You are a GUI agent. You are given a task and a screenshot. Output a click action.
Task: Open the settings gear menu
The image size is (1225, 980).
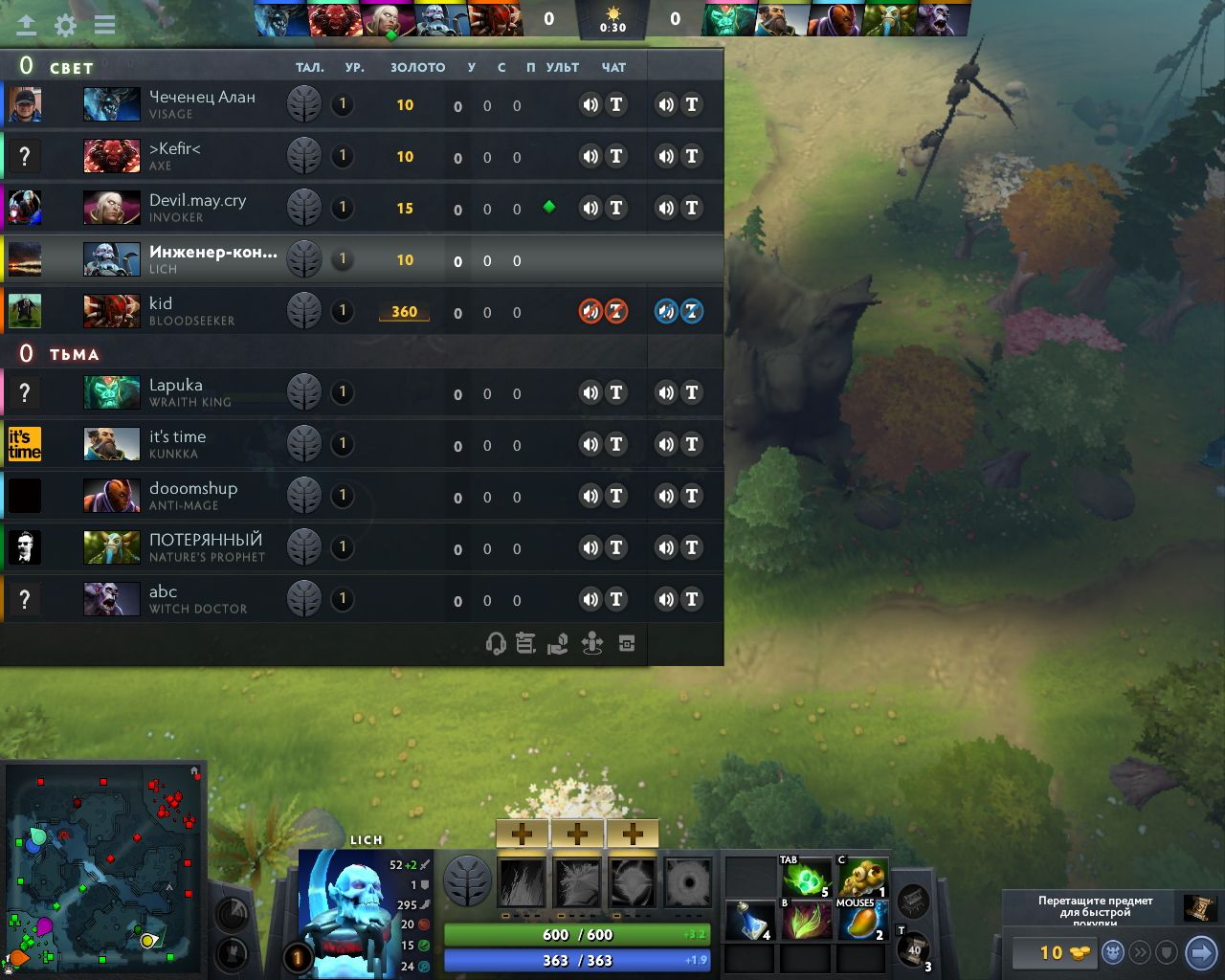[x=65, y=25]
